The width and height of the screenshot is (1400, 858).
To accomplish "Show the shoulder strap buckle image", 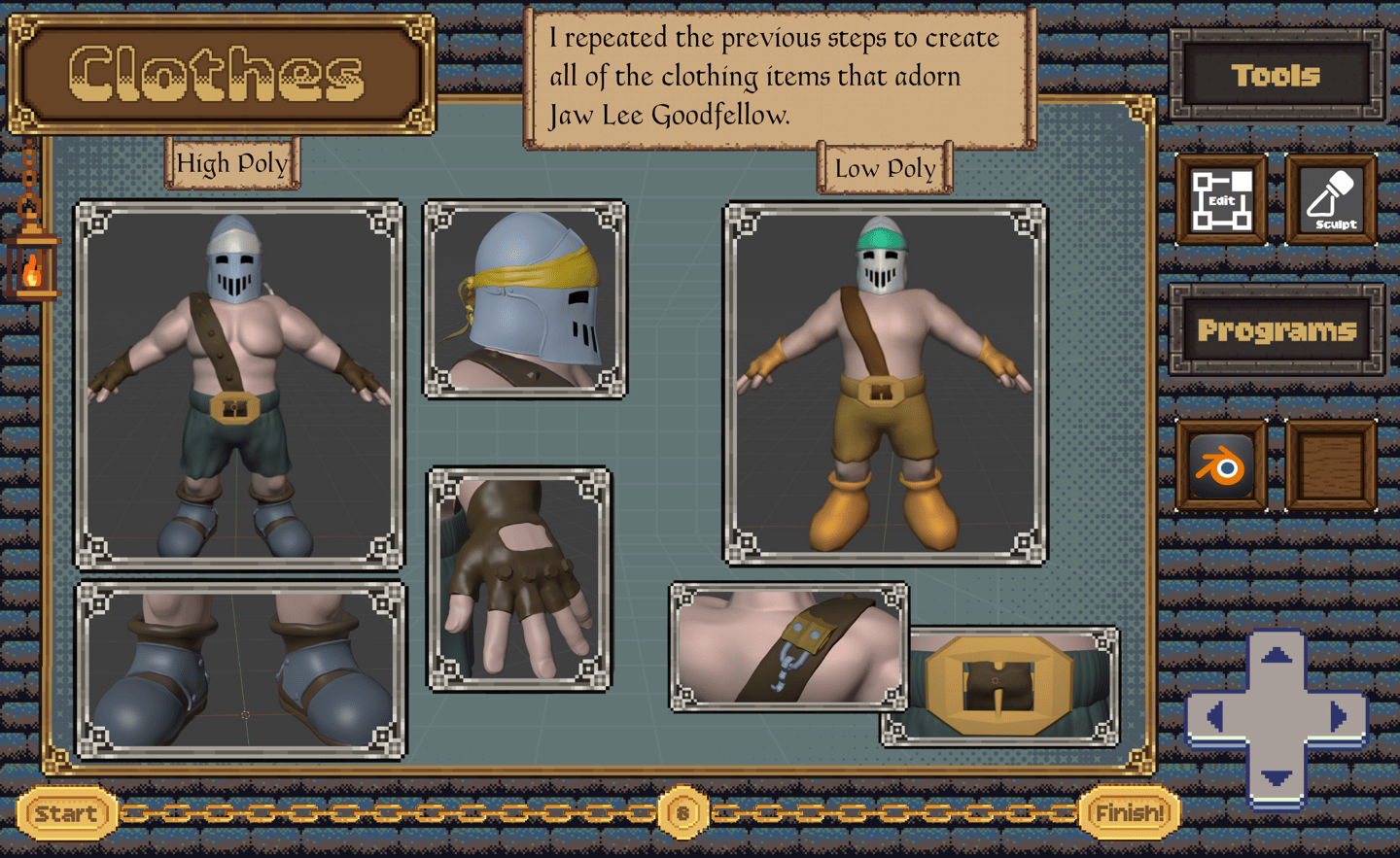I will click(788, 646).
